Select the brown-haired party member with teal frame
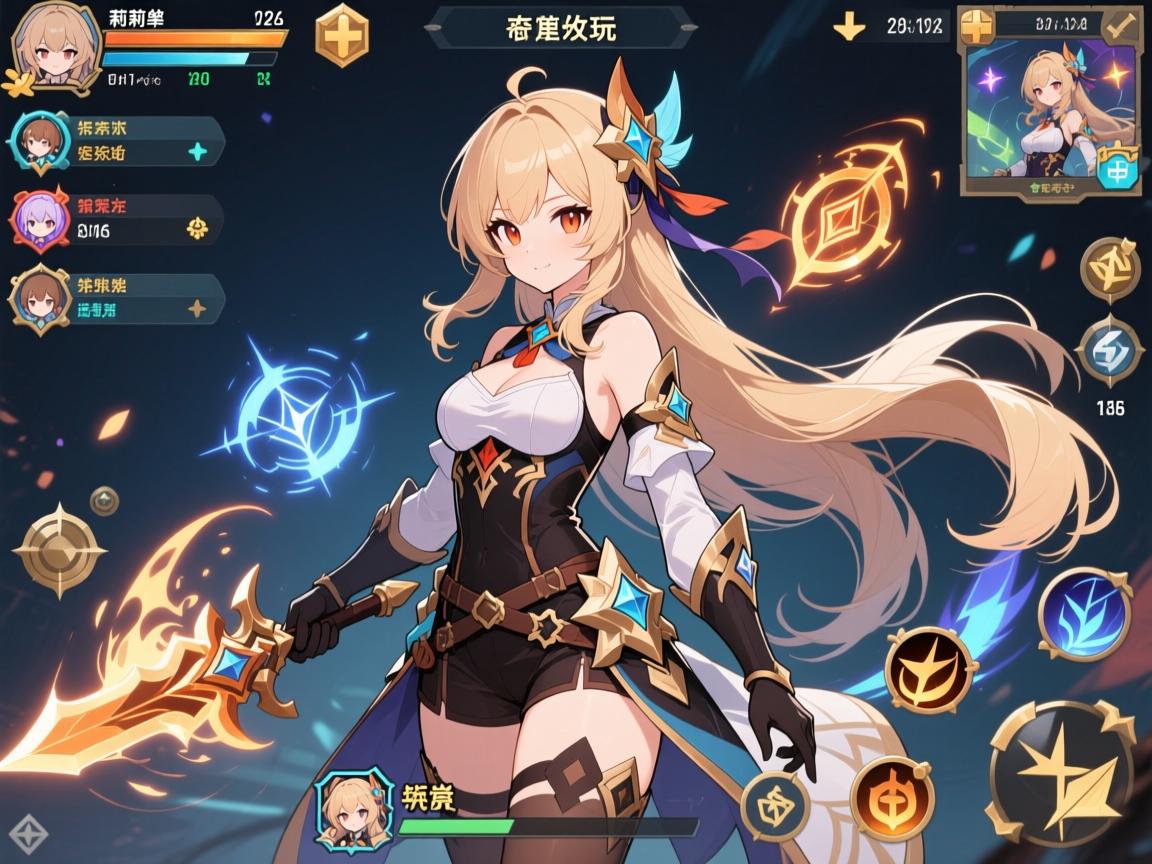The image size is (1152, 864). (39, 140)
